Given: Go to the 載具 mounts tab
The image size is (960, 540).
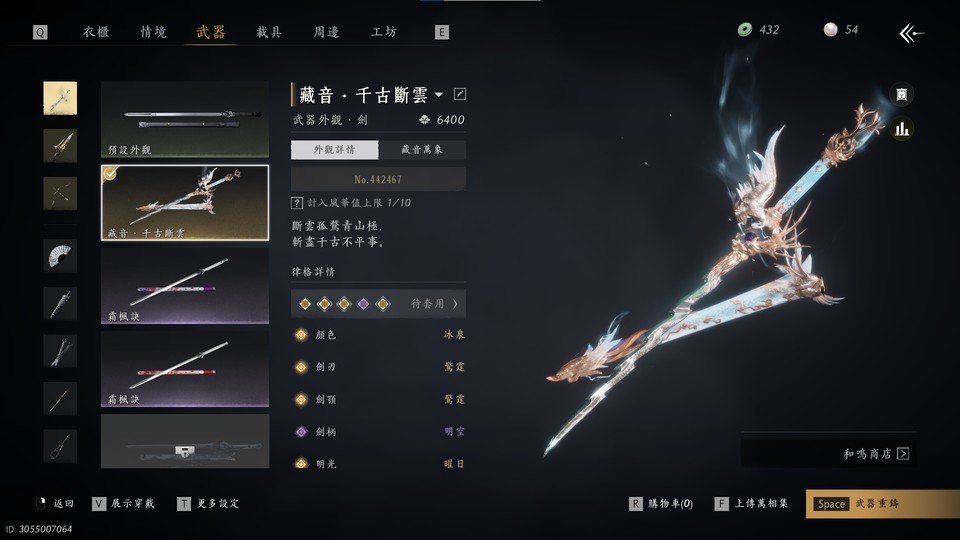Looking at the screenshot, I should (269, 32).
